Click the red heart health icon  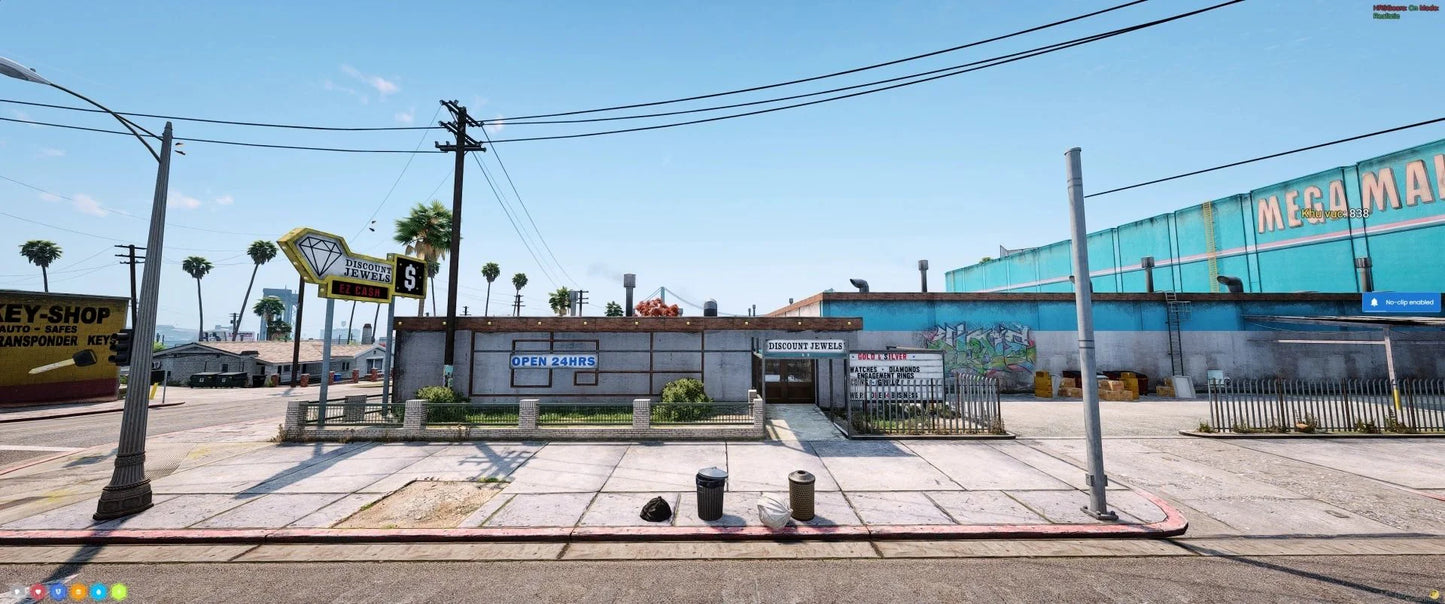pos(38,592)
